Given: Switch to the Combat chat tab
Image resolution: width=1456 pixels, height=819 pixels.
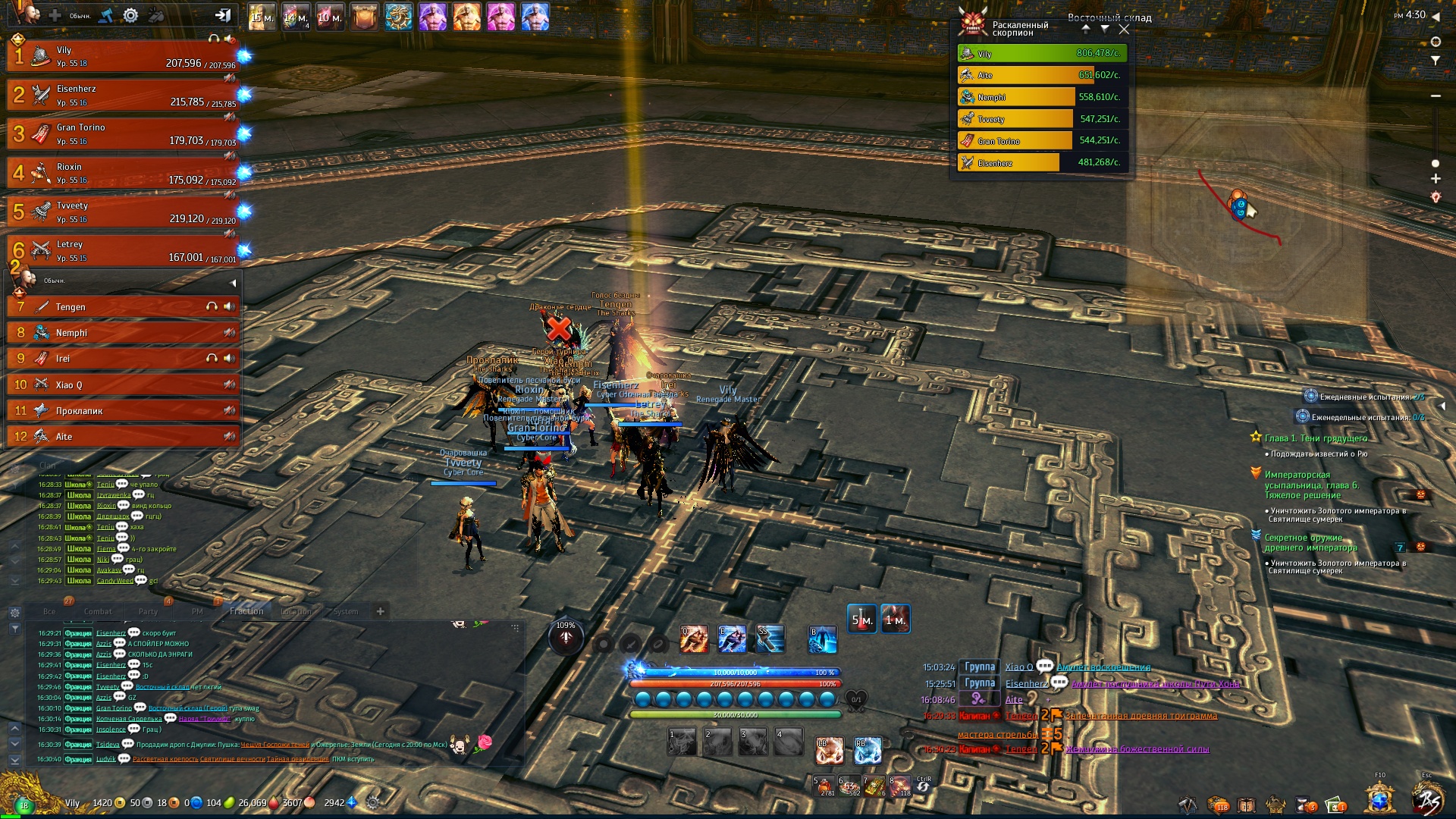Looking at the screenshot, I should point(98,611).
